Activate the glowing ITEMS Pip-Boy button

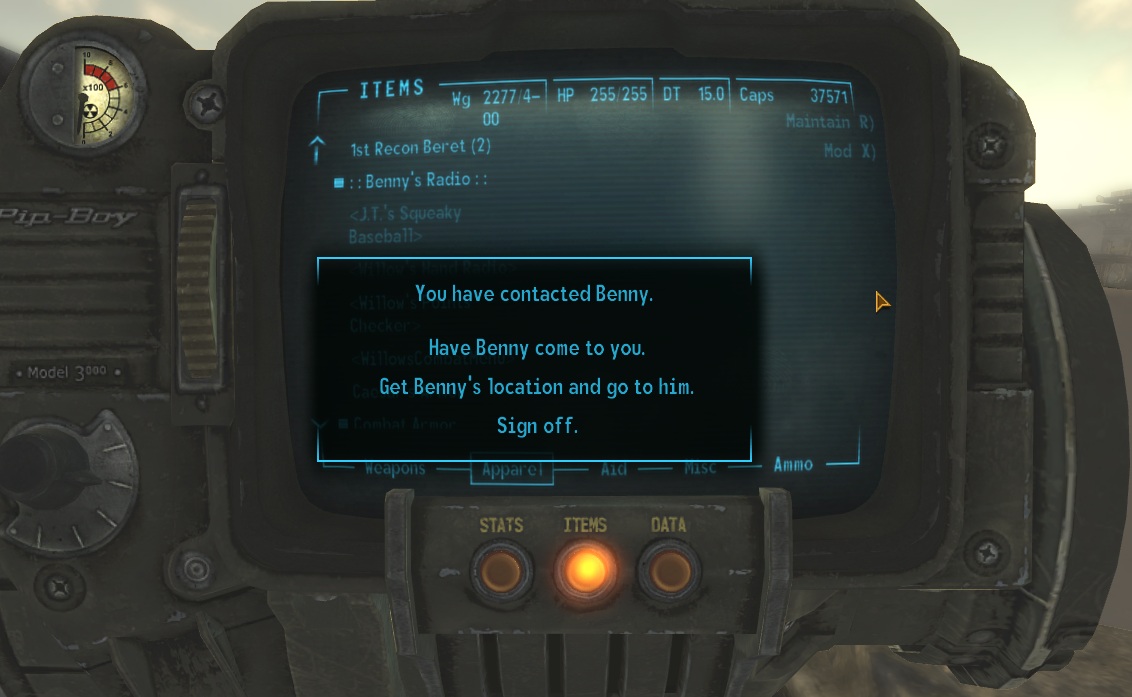tap(585, 570)
